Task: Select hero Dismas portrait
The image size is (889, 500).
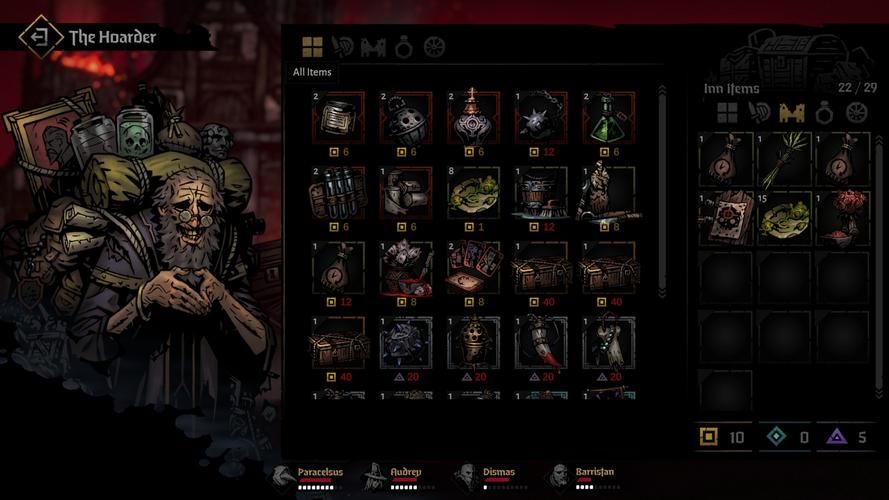Action: coord(465,477)
